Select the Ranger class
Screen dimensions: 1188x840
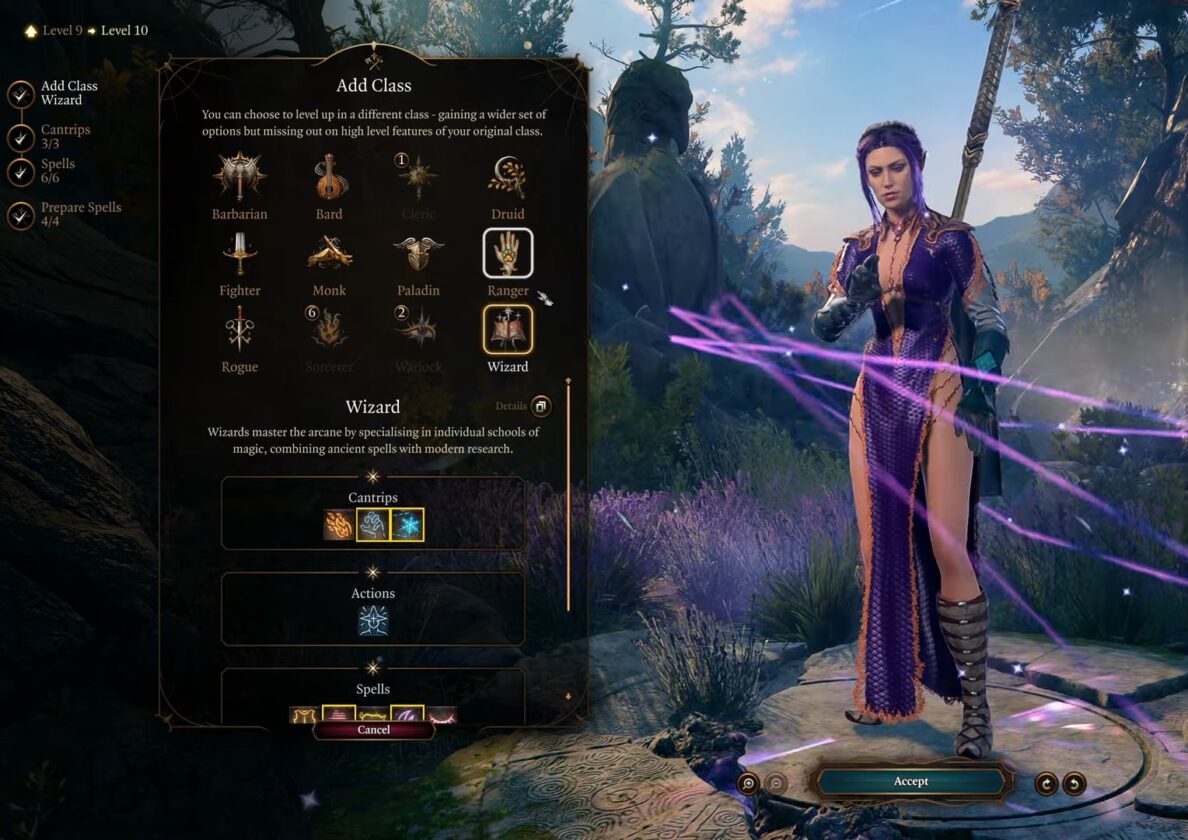point(507,254)
